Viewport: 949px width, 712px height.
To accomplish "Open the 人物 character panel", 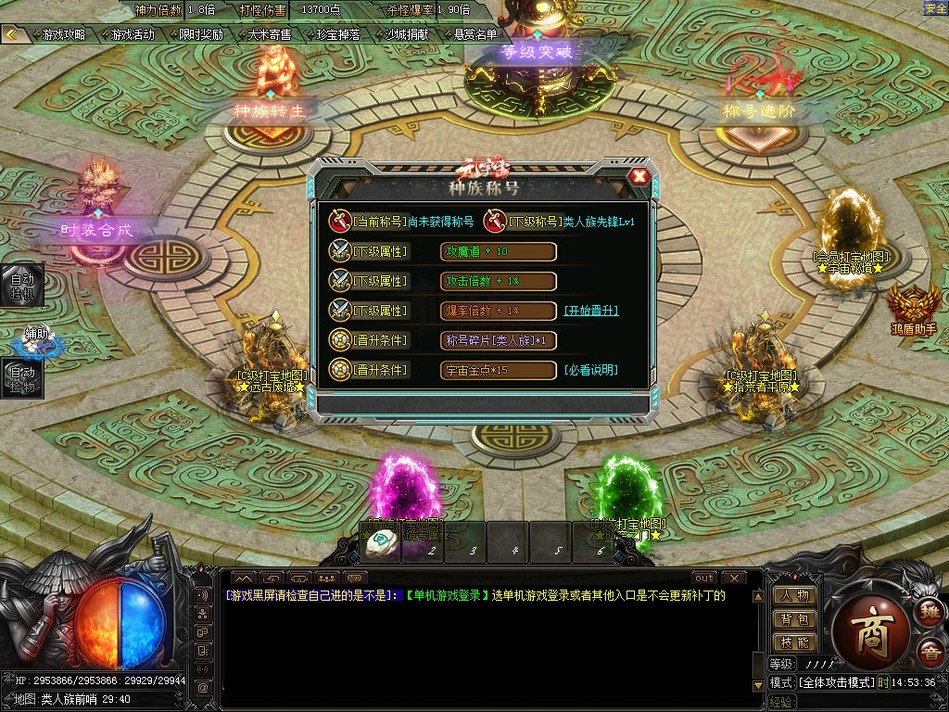I will (795, 595).
